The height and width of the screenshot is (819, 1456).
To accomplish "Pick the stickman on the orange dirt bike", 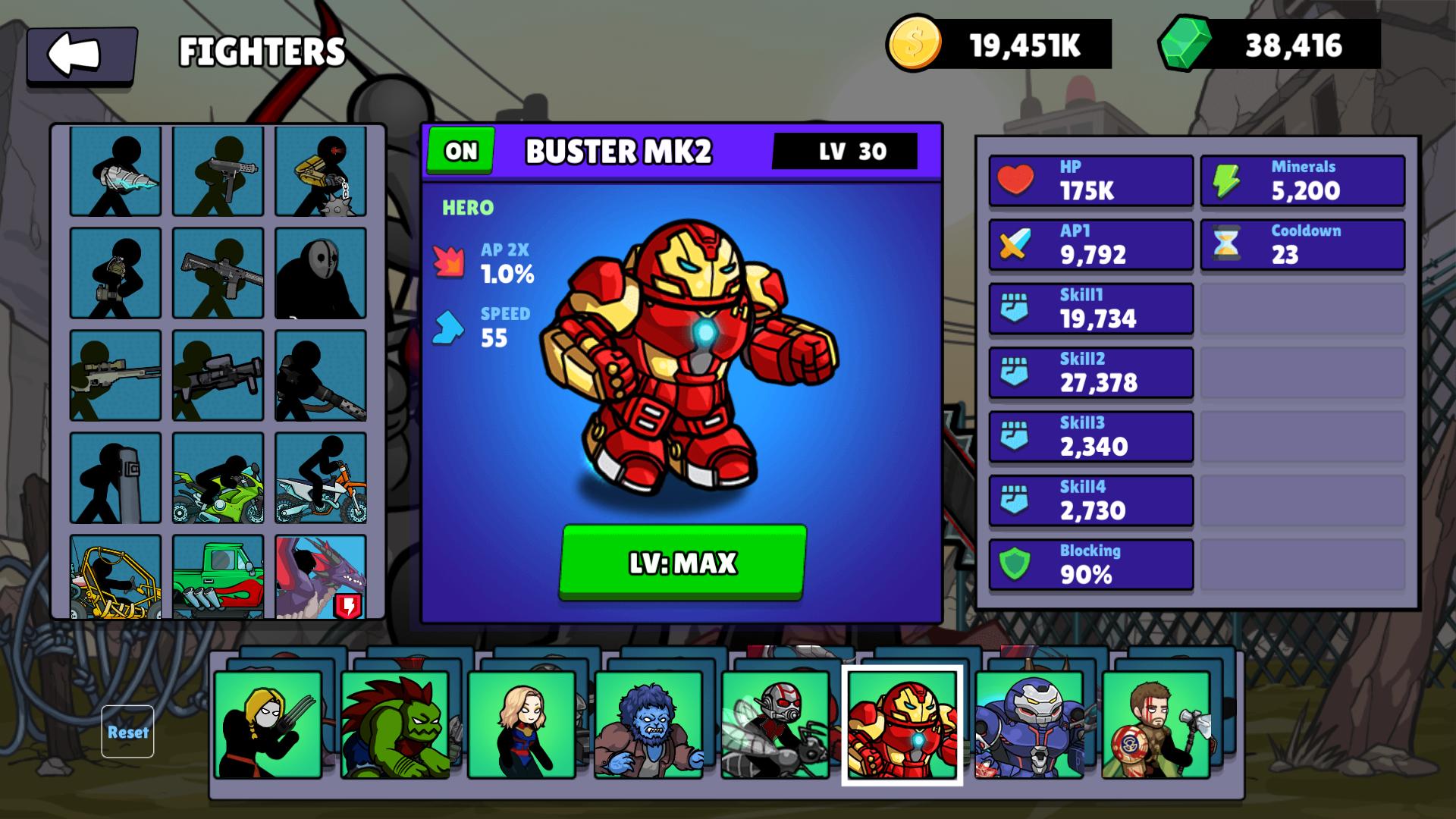I will coord(321,478).
